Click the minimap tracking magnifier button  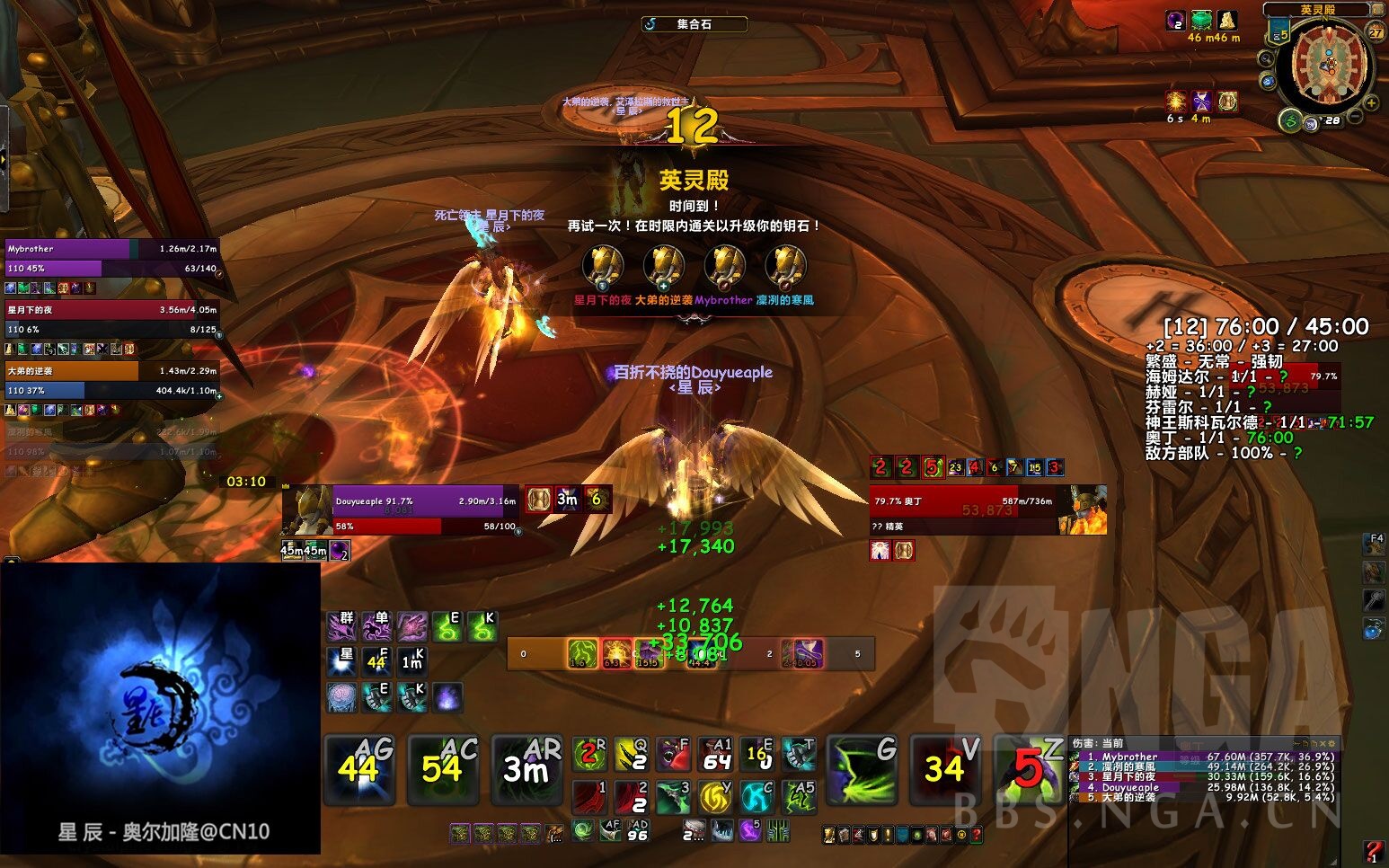1266,59
